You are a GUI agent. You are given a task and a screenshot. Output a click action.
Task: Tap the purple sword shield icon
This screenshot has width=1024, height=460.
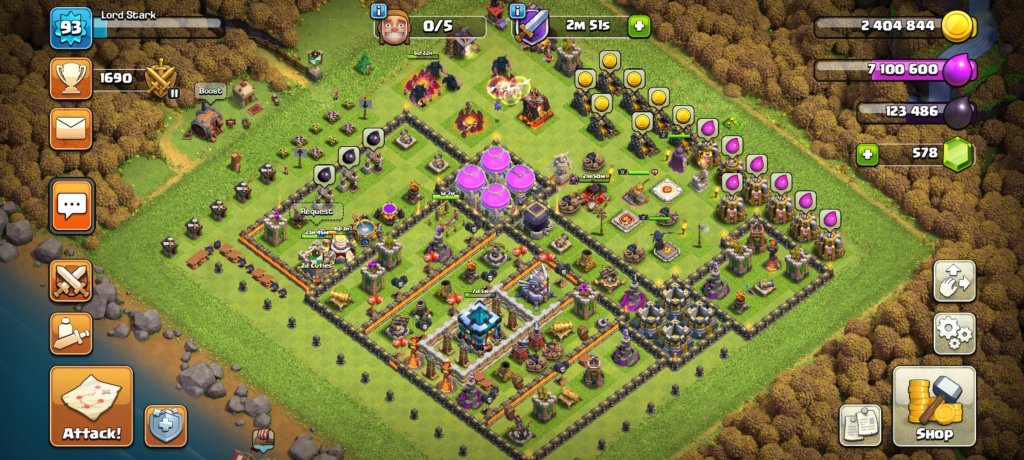[532, 26]
